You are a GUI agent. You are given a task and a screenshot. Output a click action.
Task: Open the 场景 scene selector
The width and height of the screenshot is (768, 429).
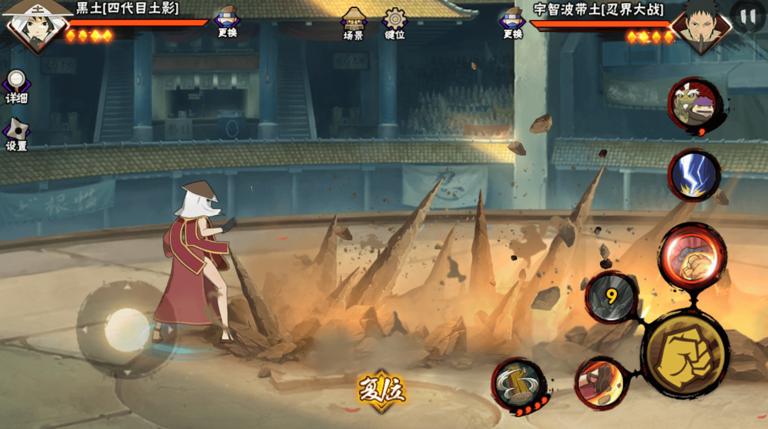click(x=354, y=22)
